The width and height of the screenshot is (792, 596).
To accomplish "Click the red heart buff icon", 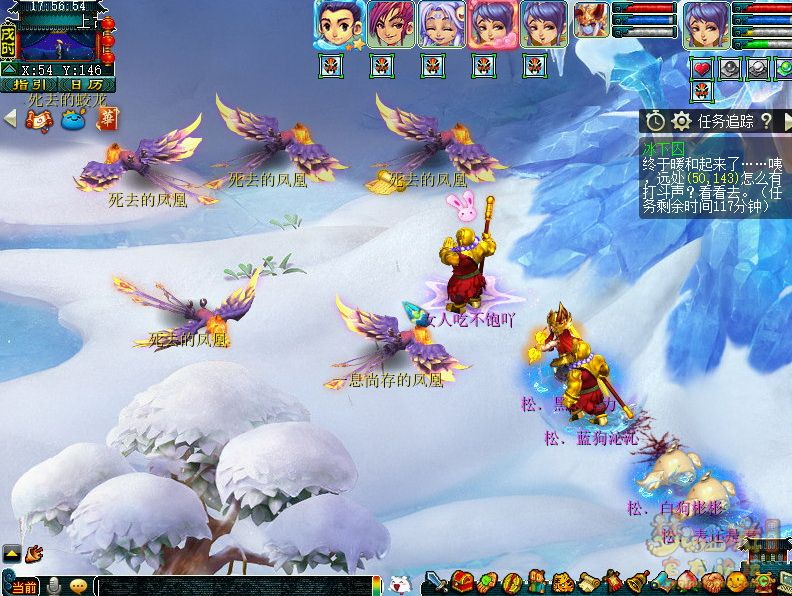I will point(701,69).
